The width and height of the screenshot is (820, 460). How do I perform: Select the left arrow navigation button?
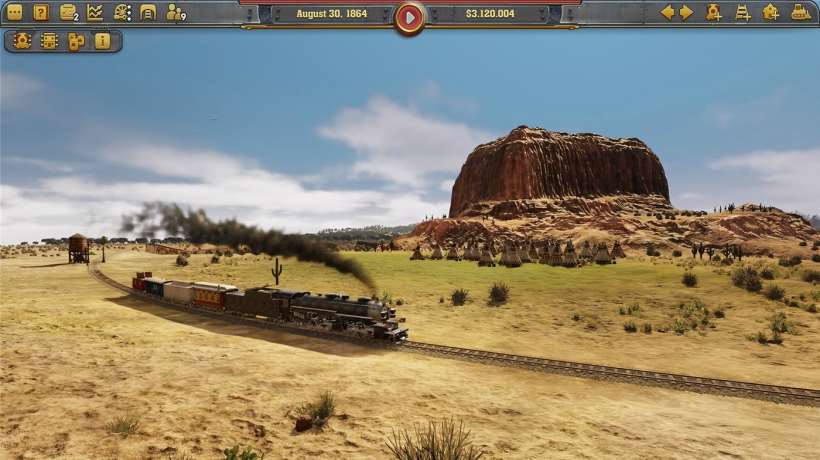667,12
